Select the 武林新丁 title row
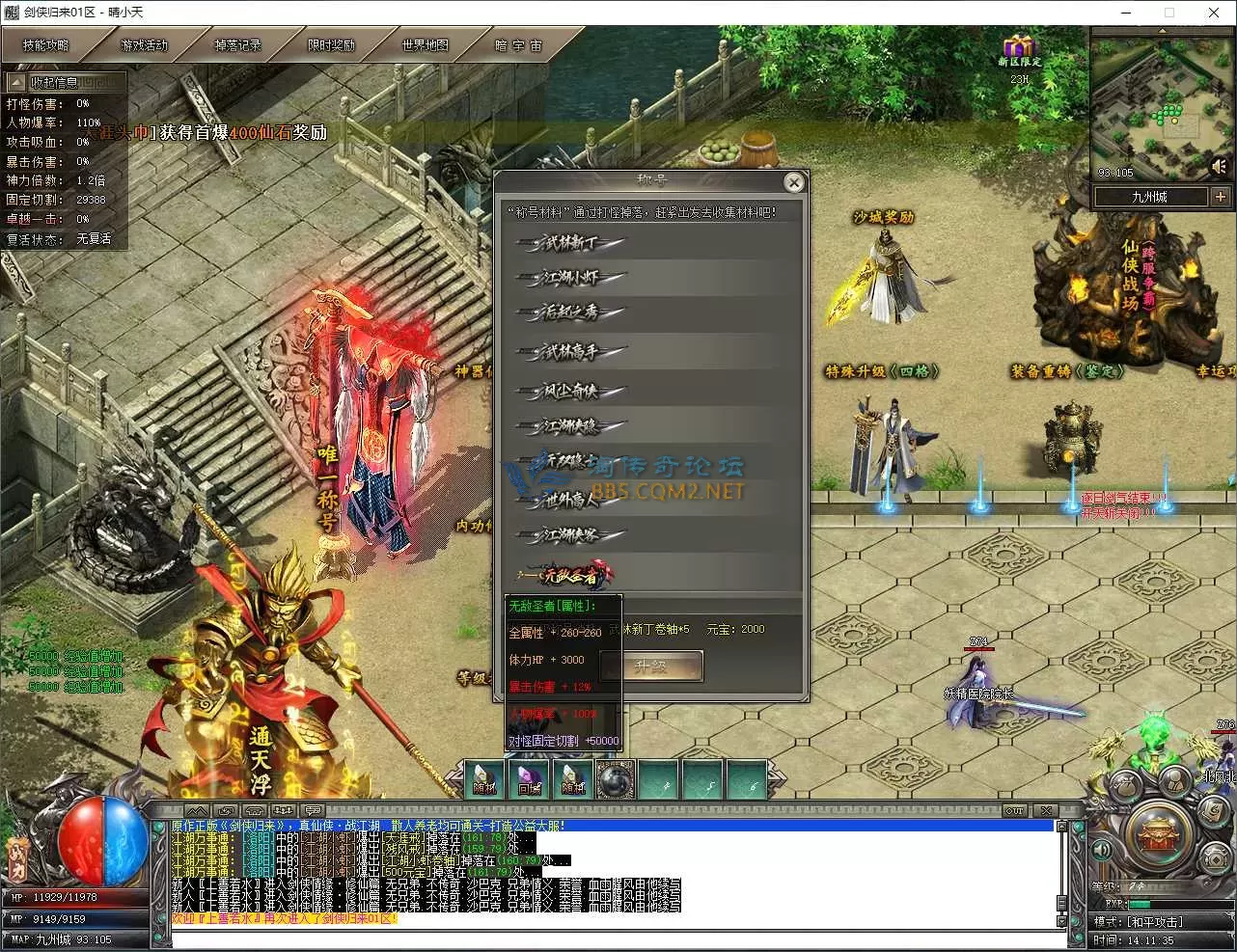1237x952 pixels. (x=571, y=243)
